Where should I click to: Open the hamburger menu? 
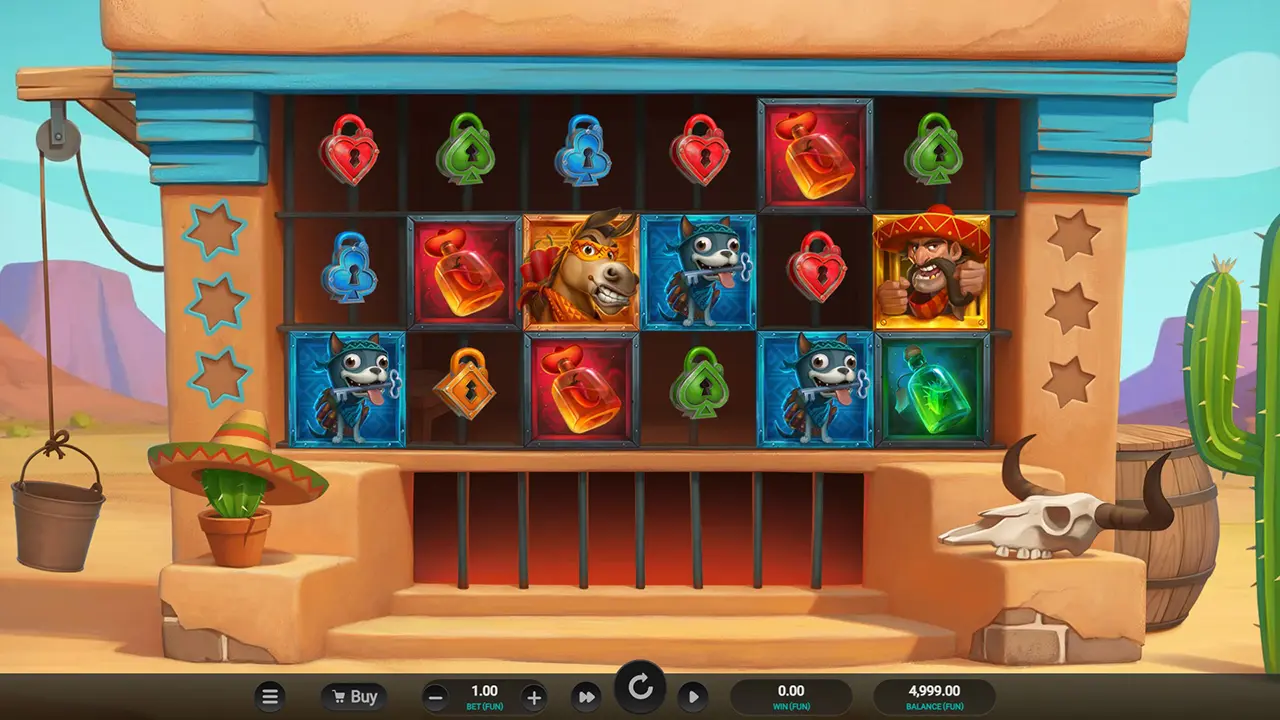tap(268, 697)
